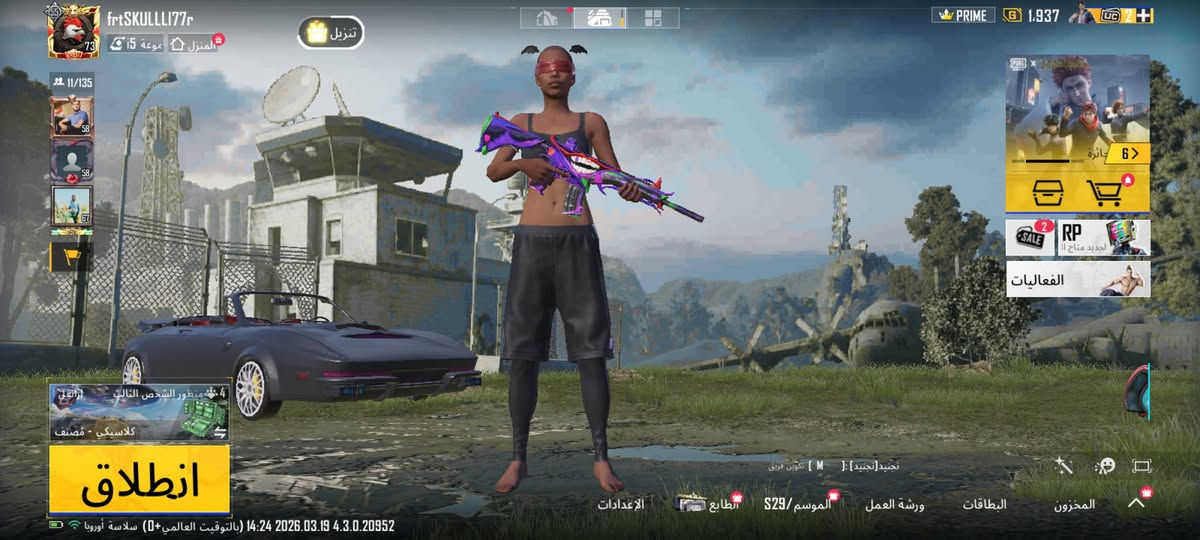Viewport: 1200px width, 540px height.
Task: Expand the bottom menu with the up arrow
Action: click(1136, 503)
